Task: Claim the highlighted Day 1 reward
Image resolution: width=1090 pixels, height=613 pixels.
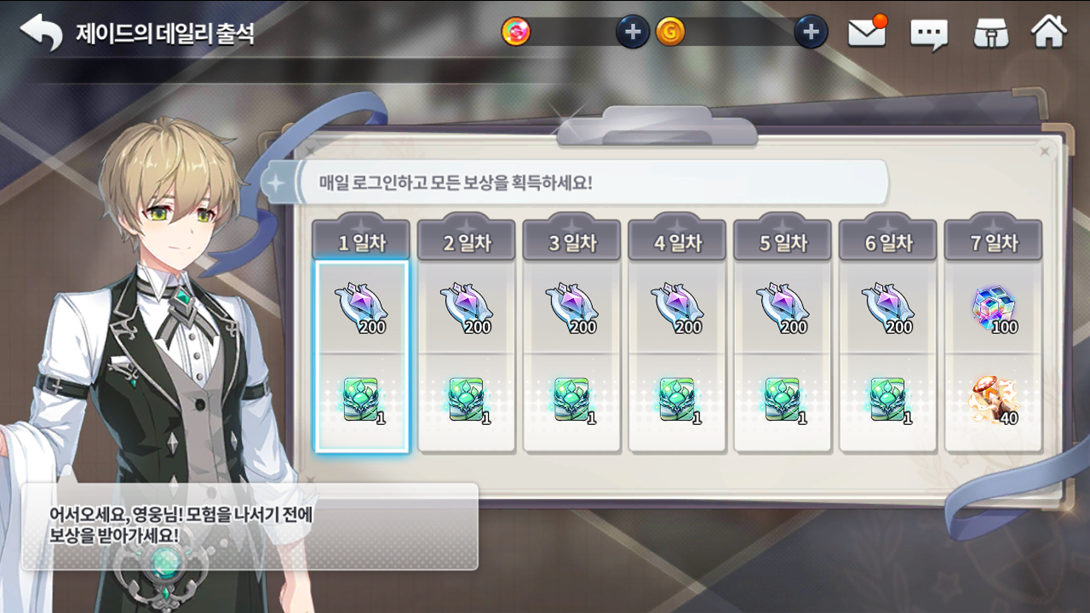Action: tap(362, 356)
